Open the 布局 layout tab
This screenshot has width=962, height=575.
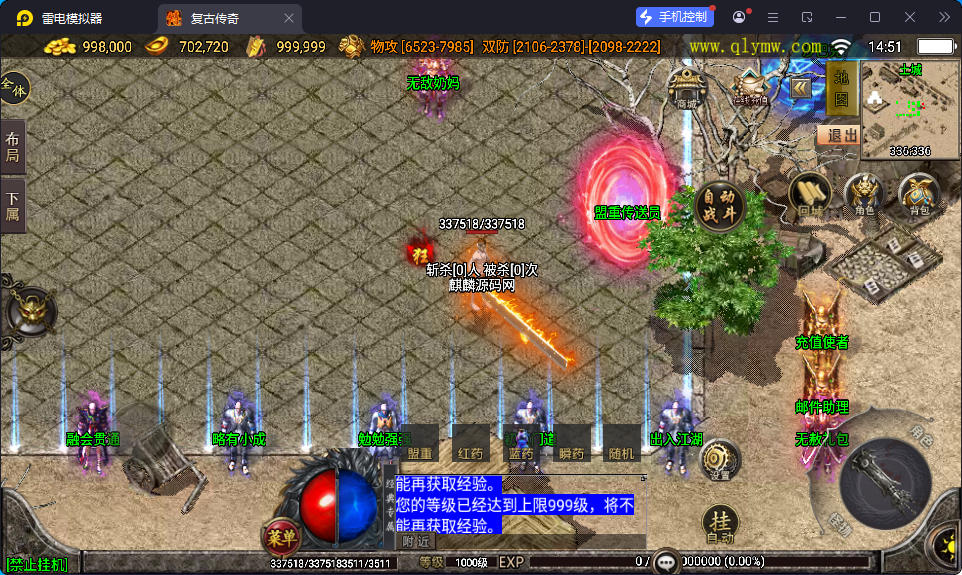click(x=12, y=147)
